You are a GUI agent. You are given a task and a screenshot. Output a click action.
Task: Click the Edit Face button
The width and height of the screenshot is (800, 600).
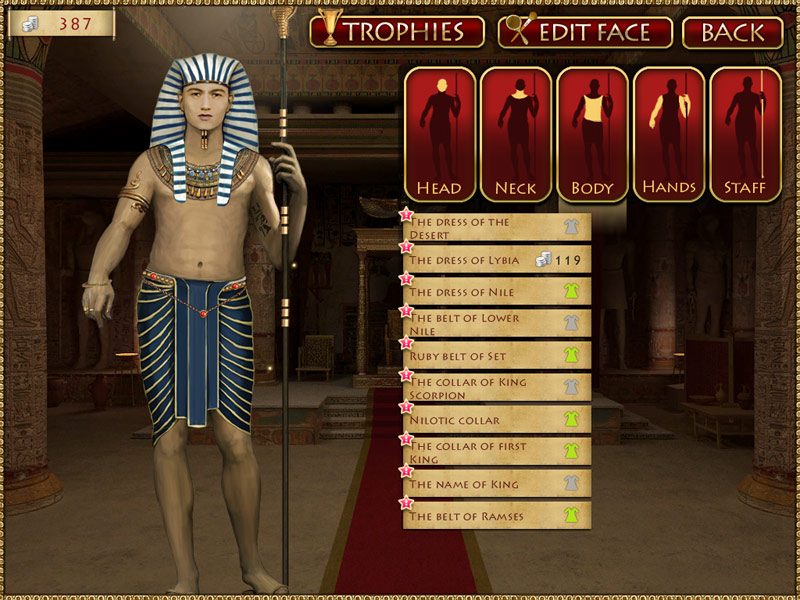point(585,32)
